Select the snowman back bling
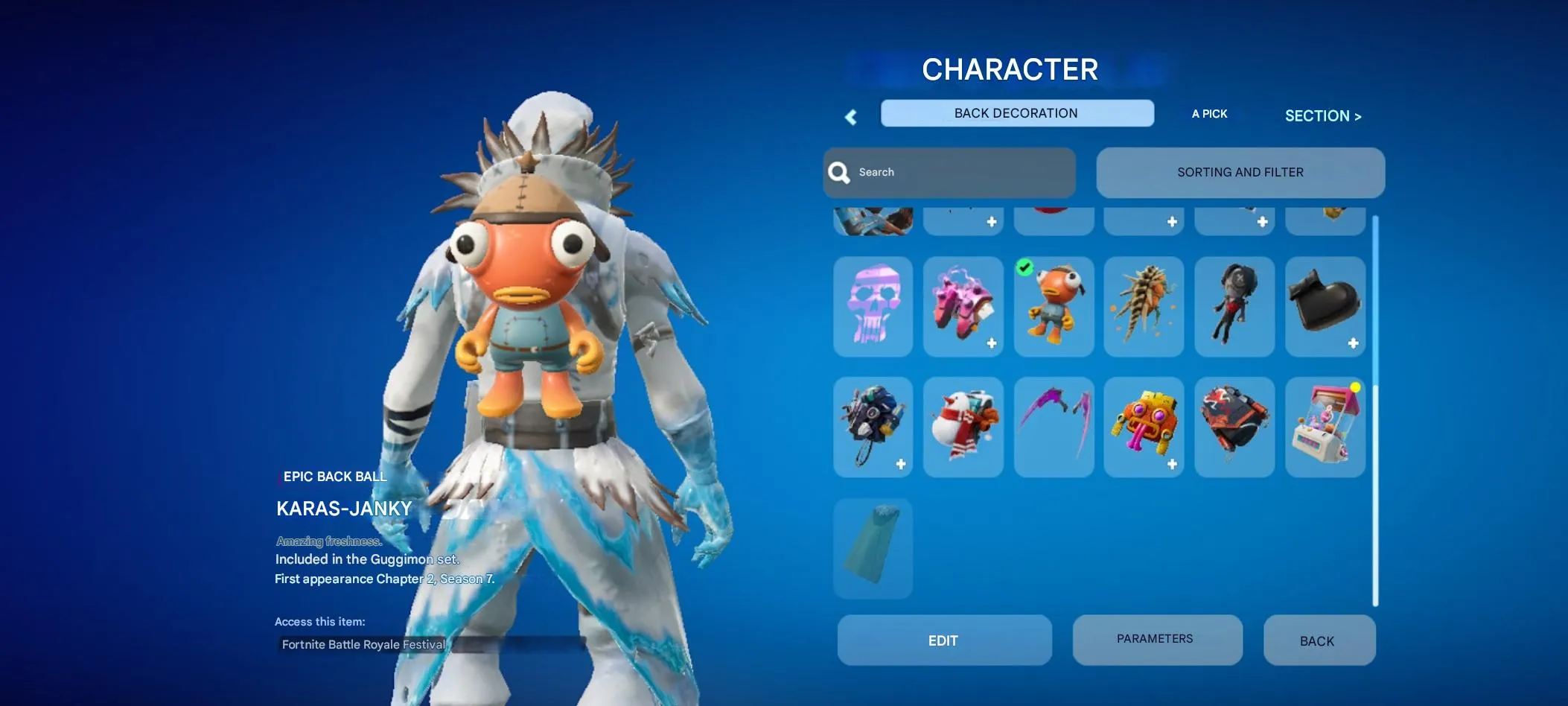 click(x=963, y=427)
